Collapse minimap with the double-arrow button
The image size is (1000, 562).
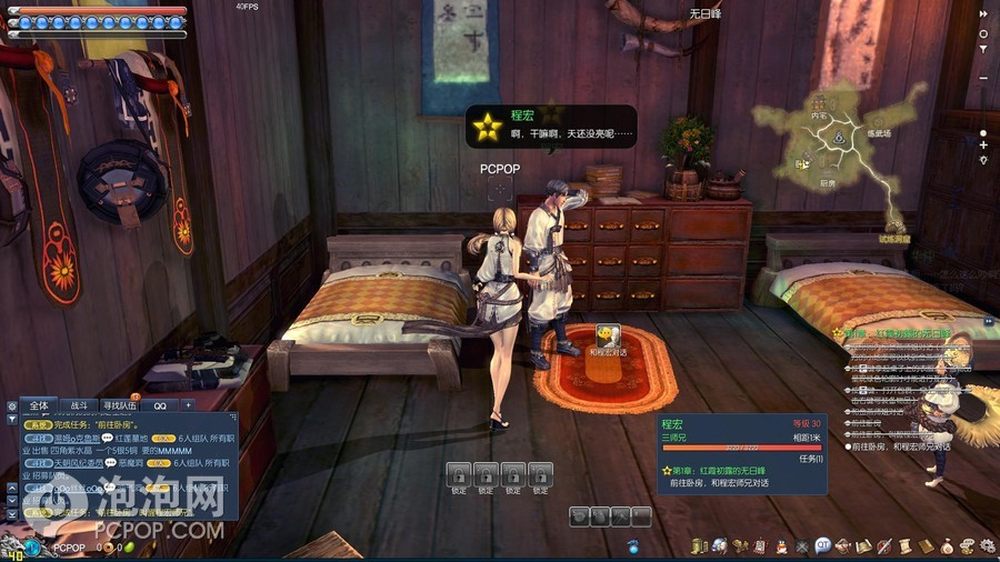pos(984,12)
